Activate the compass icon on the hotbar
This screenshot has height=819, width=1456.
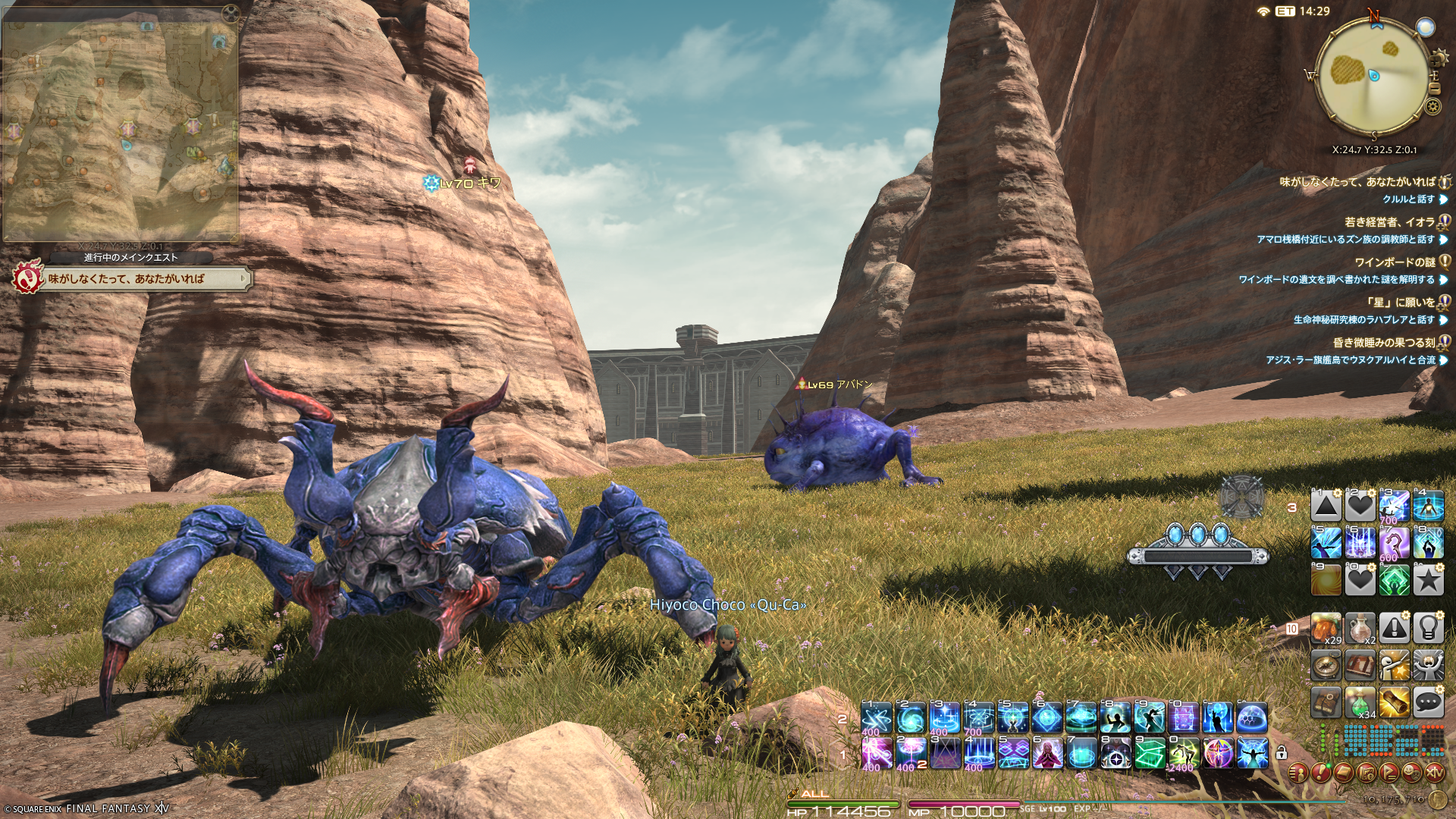point(1326,666)
